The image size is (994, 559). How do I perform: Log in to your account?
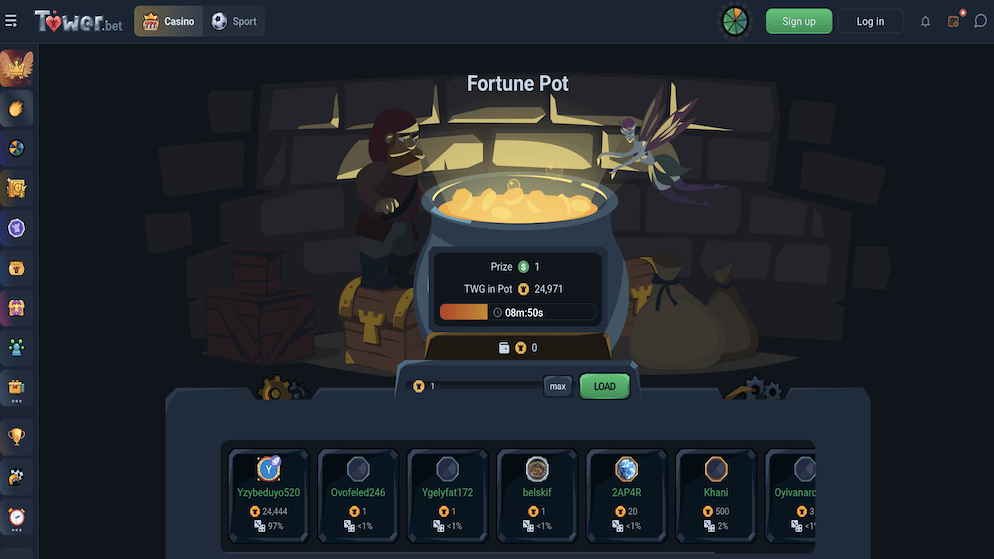pyautogui.click(x=870, y=21)
